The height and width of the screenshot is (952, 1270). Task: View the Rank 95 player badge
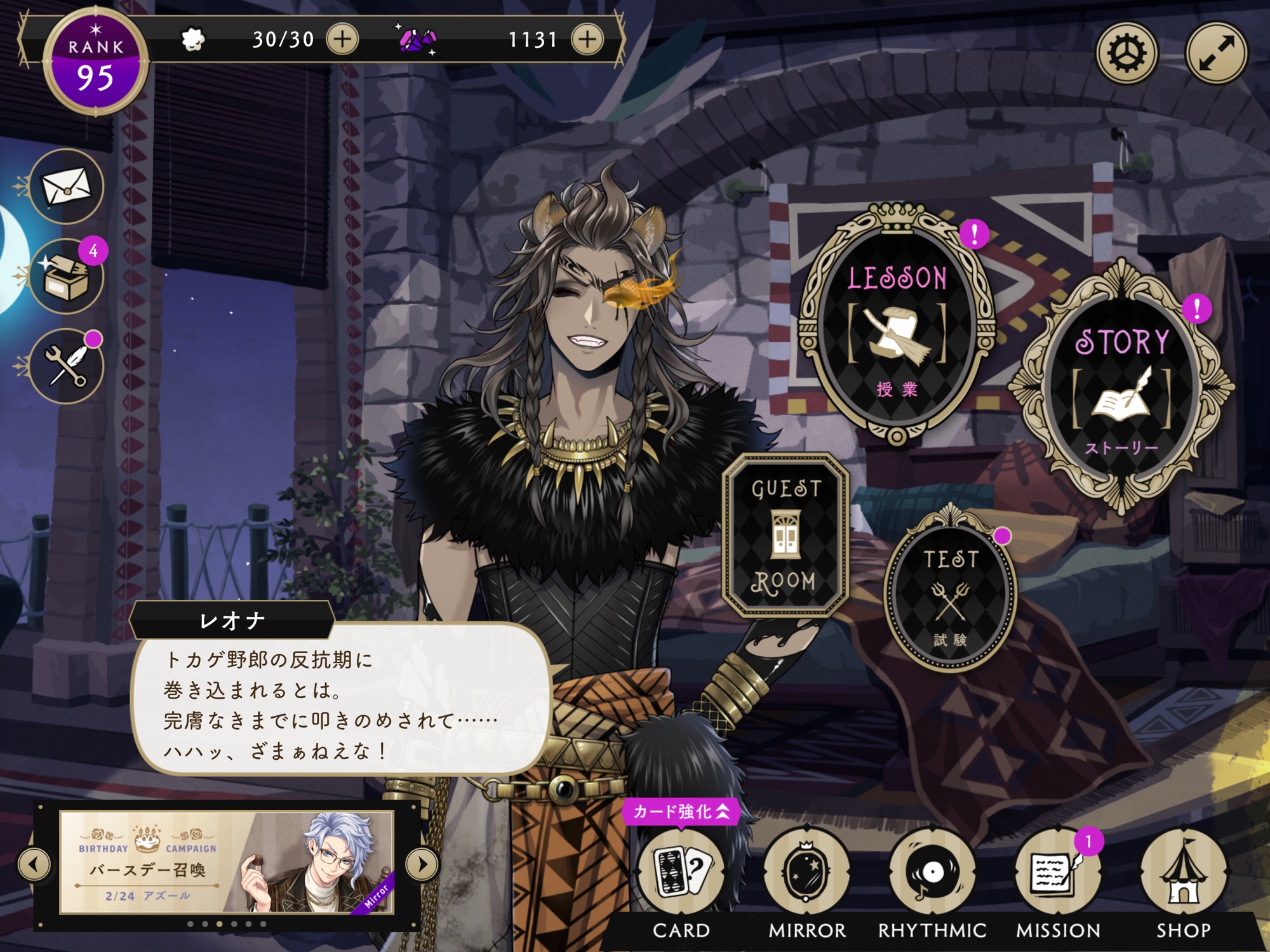coord(95,62)
